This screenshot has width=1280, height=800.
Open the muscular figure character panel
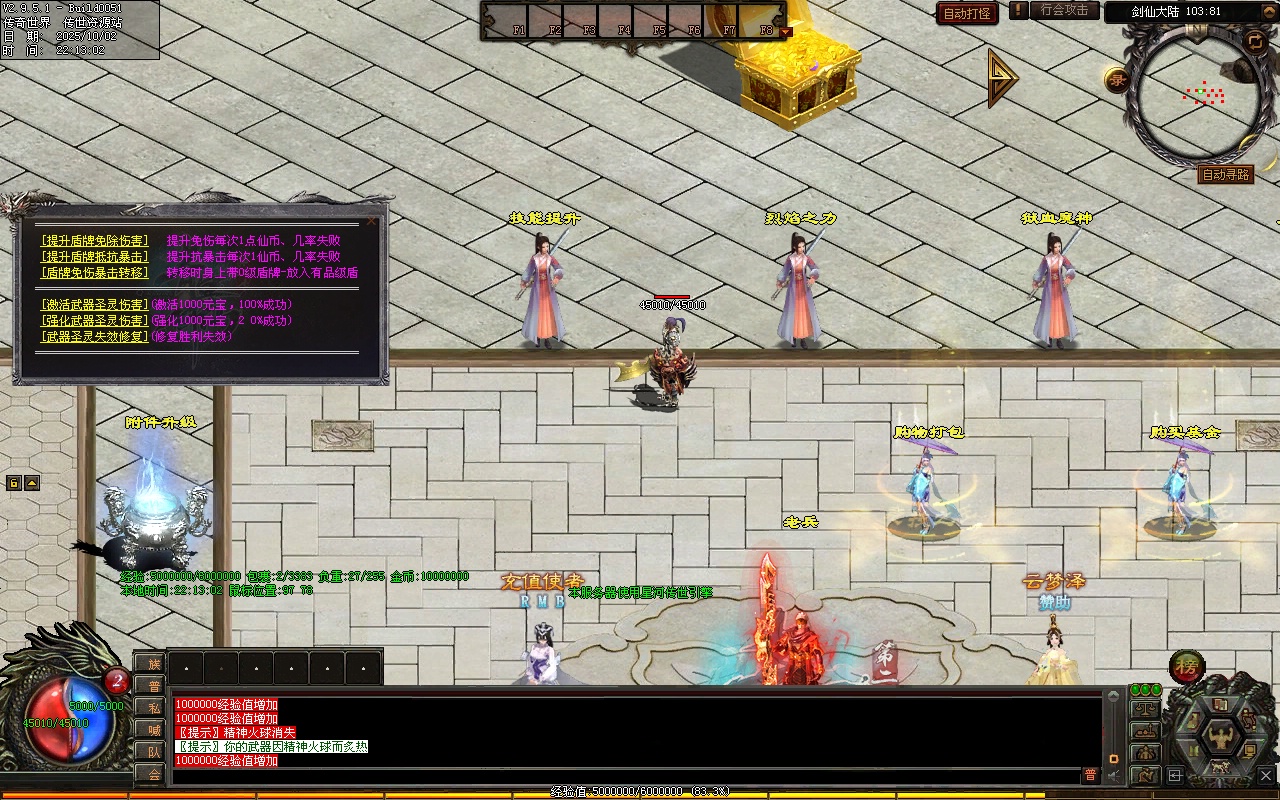[1220, 738]
